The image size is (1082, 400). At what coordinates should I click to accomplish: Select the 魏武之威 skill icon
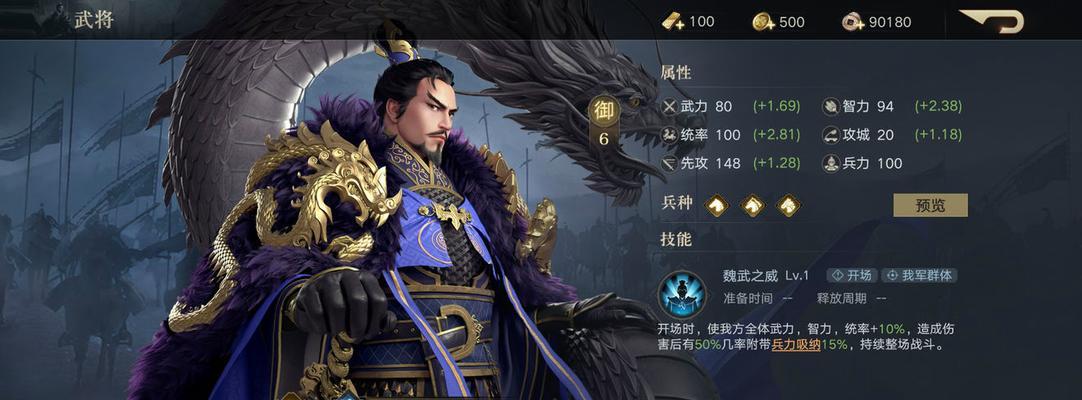click(682, 294)
